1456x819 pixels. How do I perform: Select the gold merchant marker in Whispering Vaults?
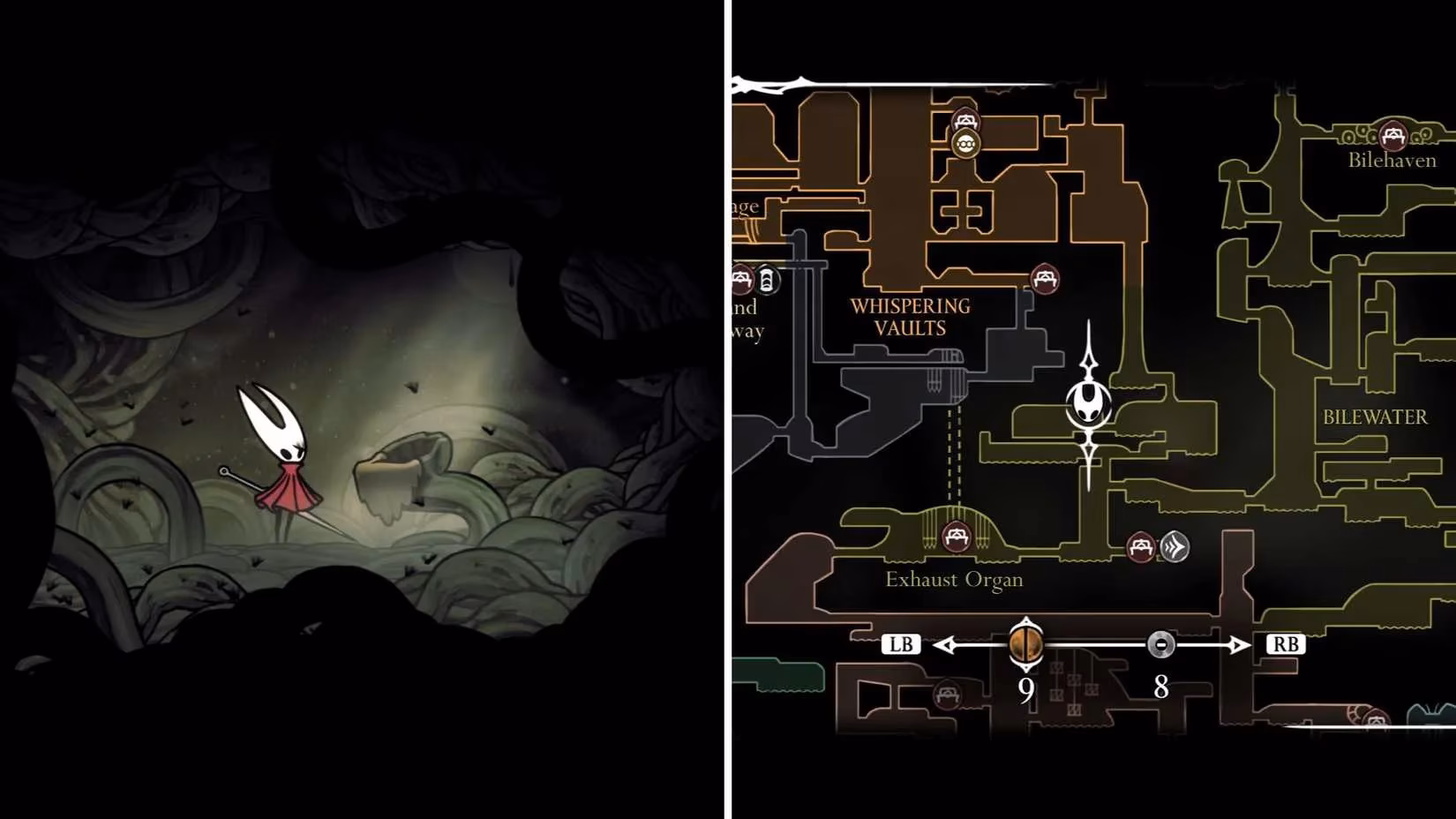(964, 142)
